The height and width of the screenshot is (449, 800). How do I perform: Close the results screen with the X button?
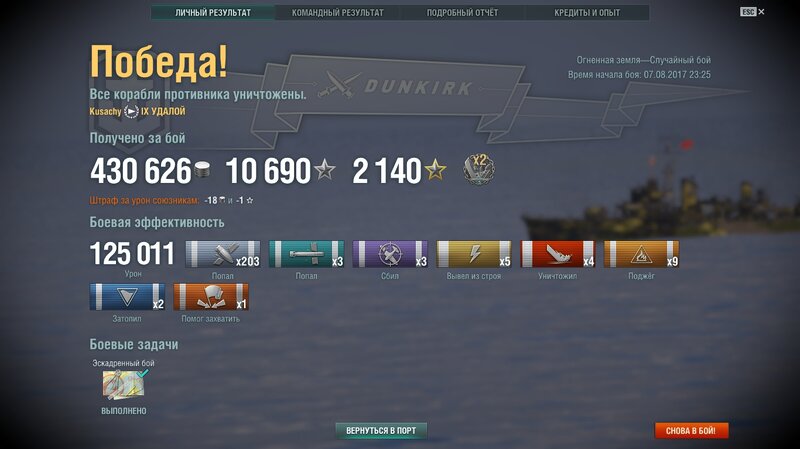point(762,12)
